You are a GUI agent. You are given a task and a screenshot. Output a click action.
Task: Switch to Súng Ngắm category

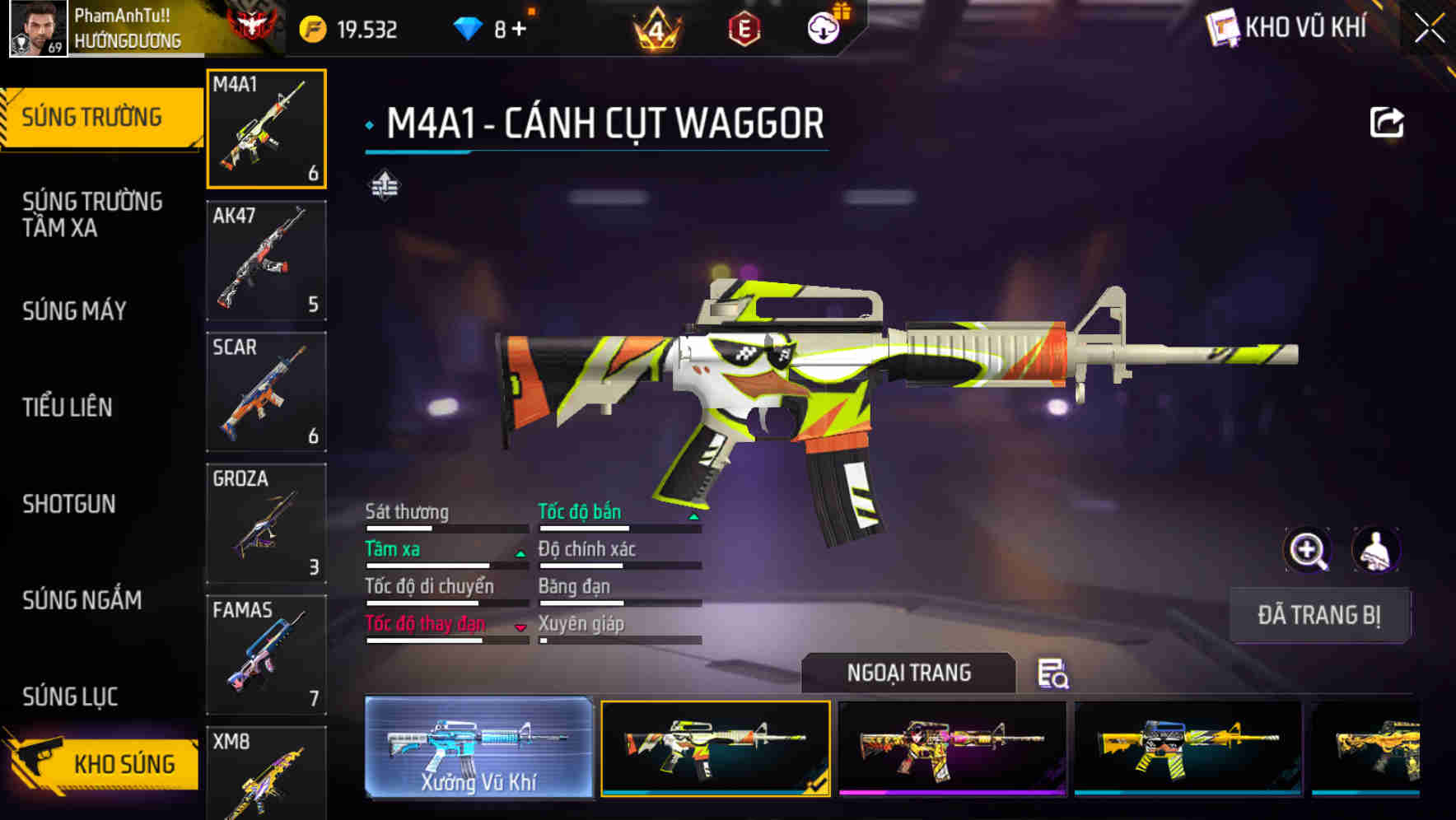pos(82,600)
